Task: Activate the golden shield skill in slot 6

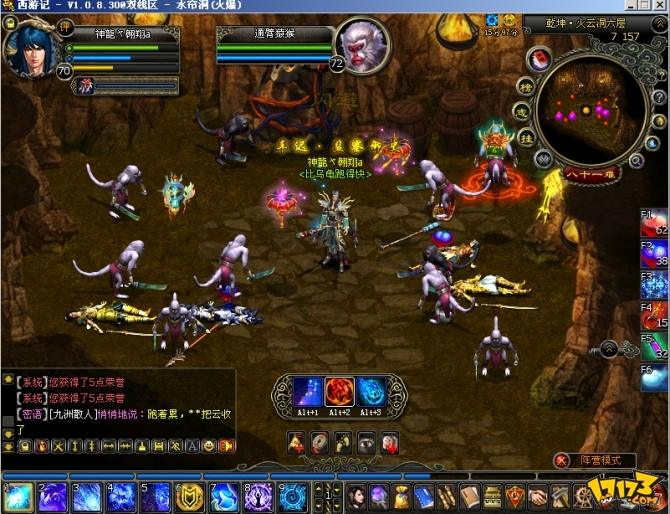Action: point(187,496)
